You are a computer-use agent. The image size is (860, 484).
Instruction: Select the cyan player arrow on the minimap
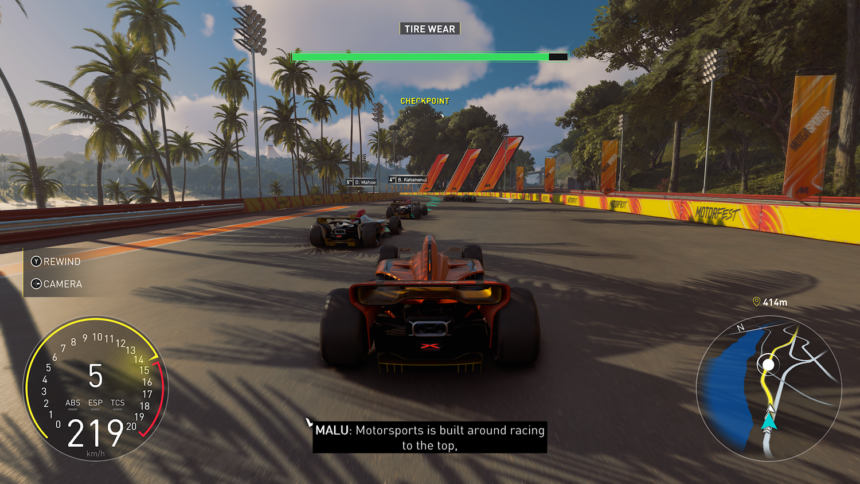pyautogui.click(x=767, y=424)
